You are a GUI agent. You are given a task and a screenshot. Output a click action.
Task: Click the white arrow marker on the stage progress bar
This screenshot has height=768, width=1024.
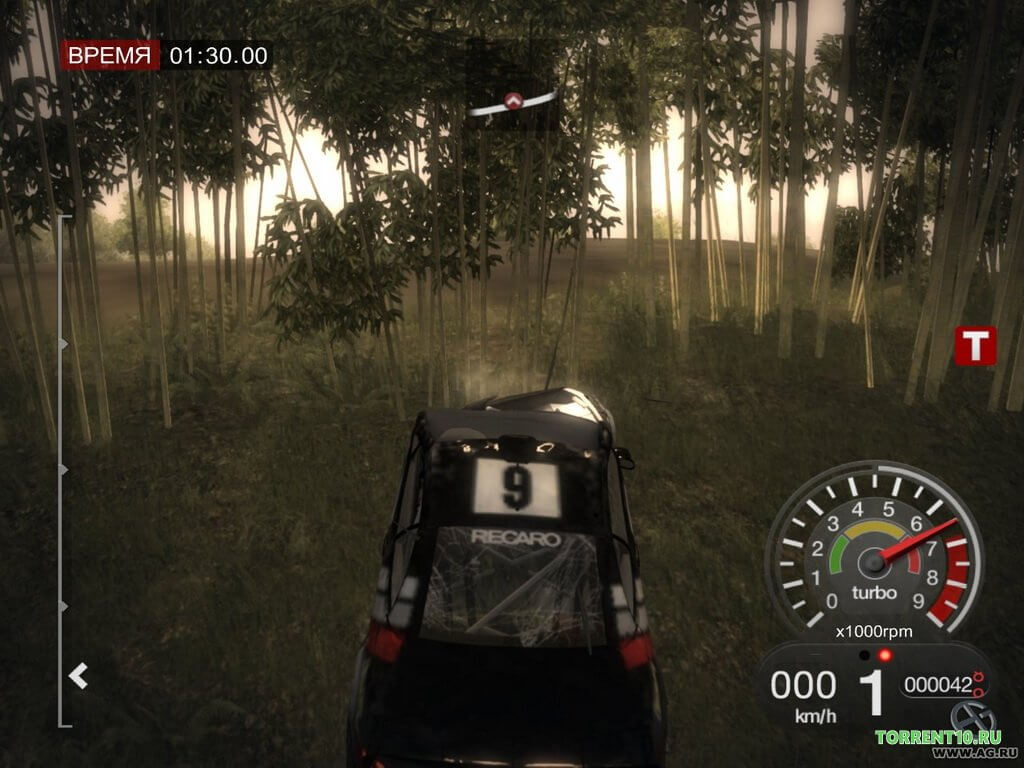coord(78,677)
